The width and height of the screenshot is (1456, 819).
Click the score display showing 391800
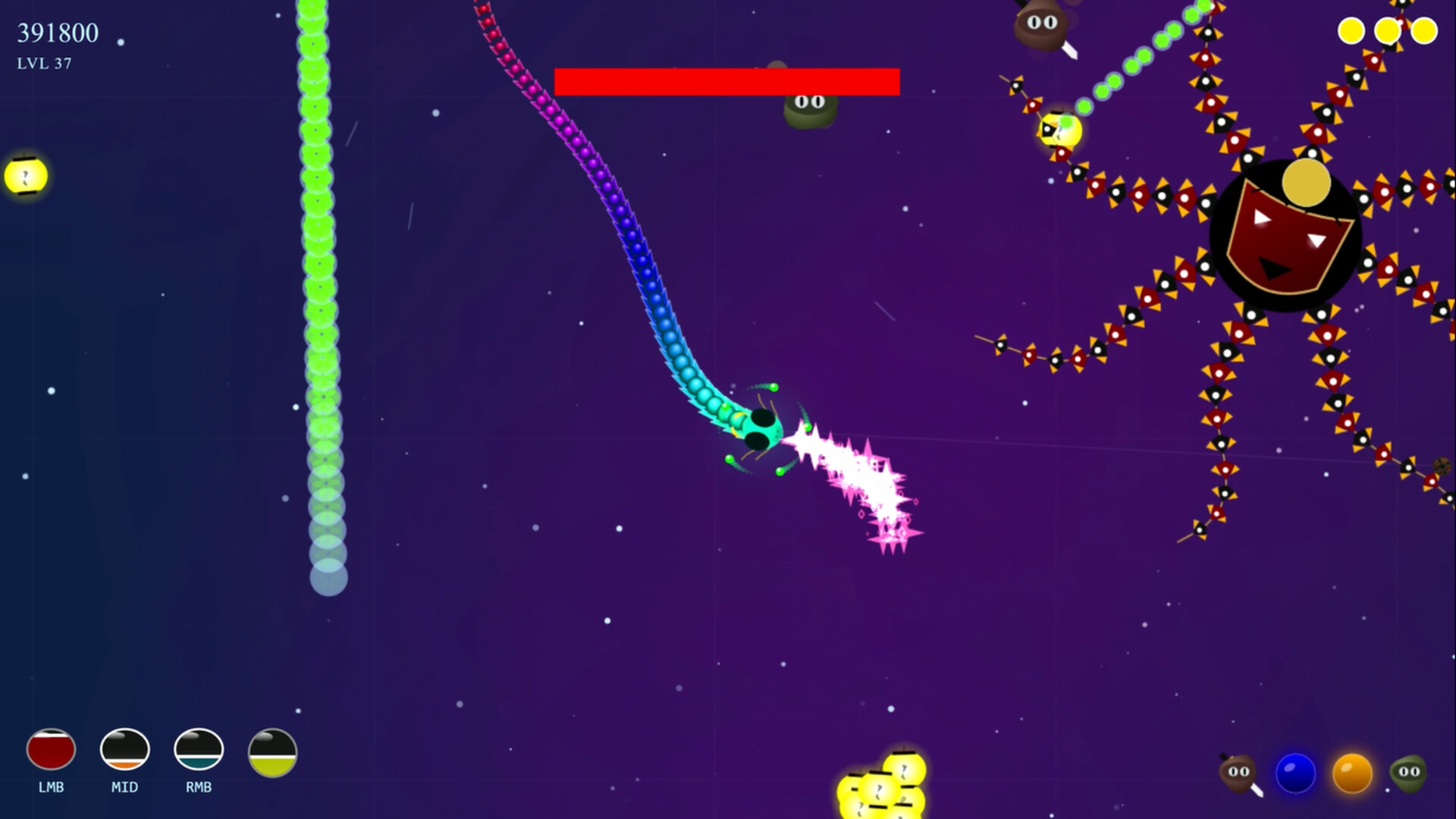(57, 33)
